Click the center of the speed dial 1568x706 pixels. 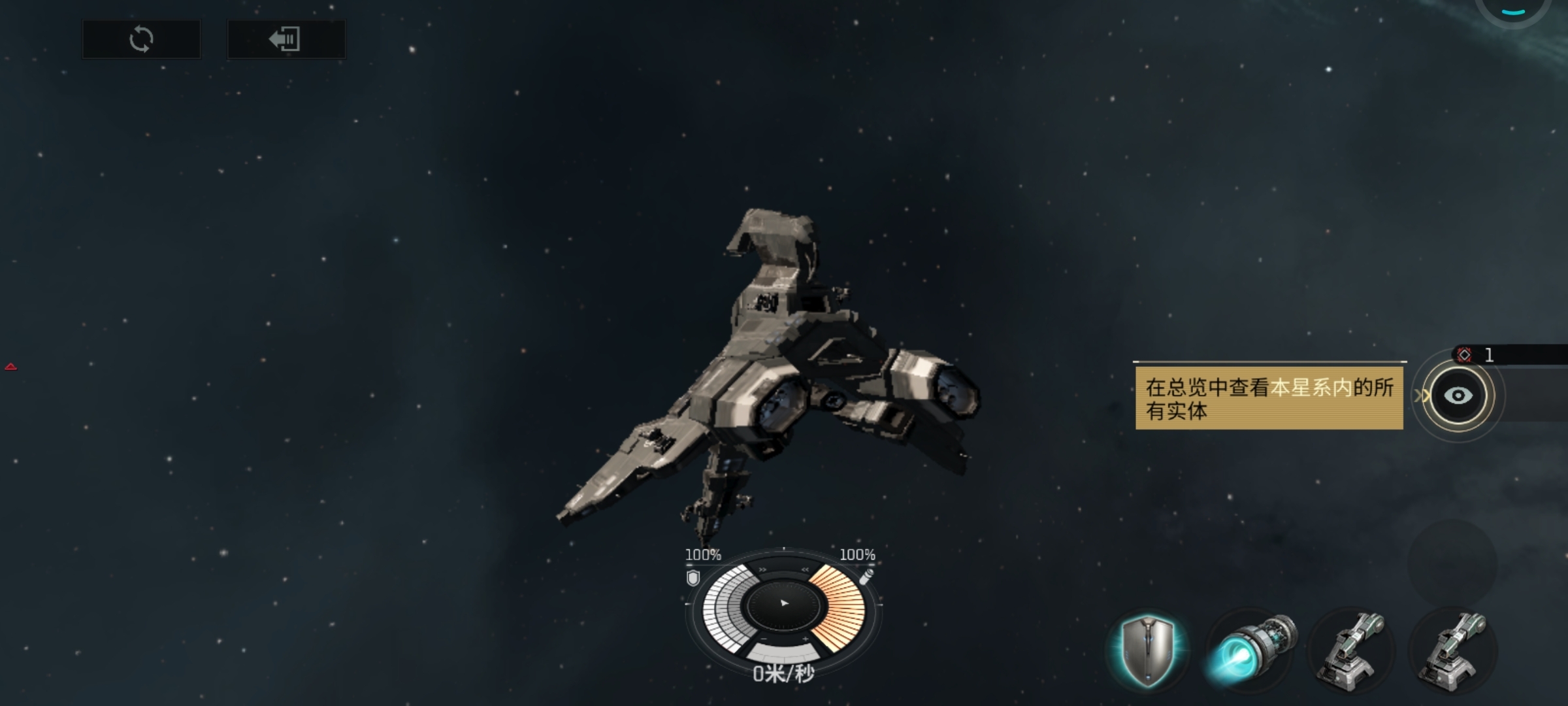pos(784,603)
